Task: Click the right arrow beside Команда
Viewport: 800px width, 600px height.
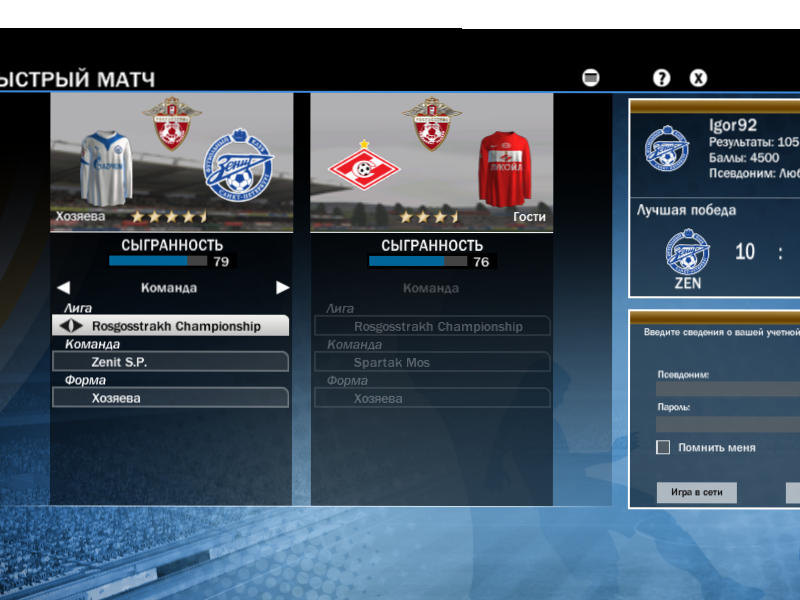Action: point(283,288)
